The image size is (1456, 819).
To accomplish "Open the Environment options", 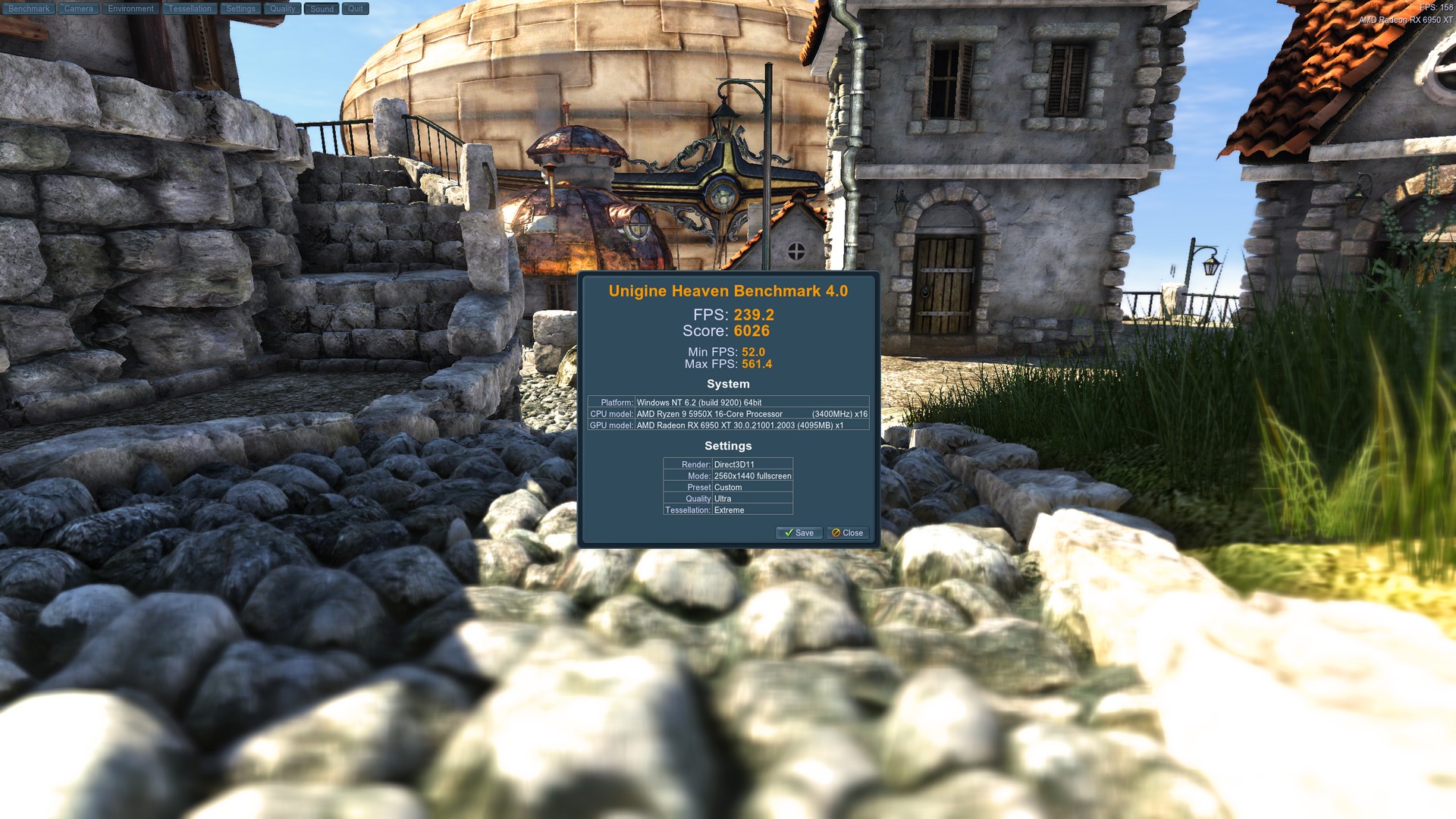I will (130, 8).
